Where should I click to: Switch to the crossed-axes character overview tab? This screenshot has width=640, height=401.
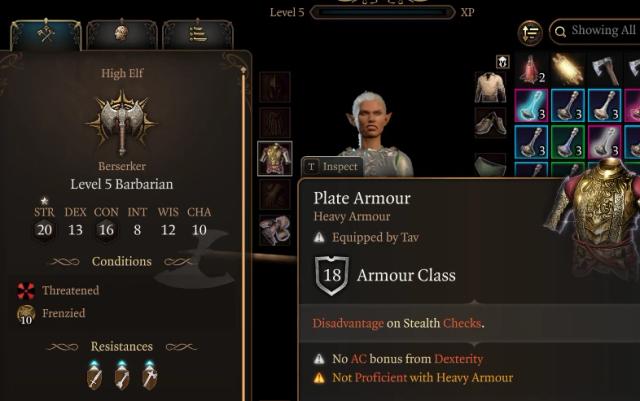[x=46, y=34]
